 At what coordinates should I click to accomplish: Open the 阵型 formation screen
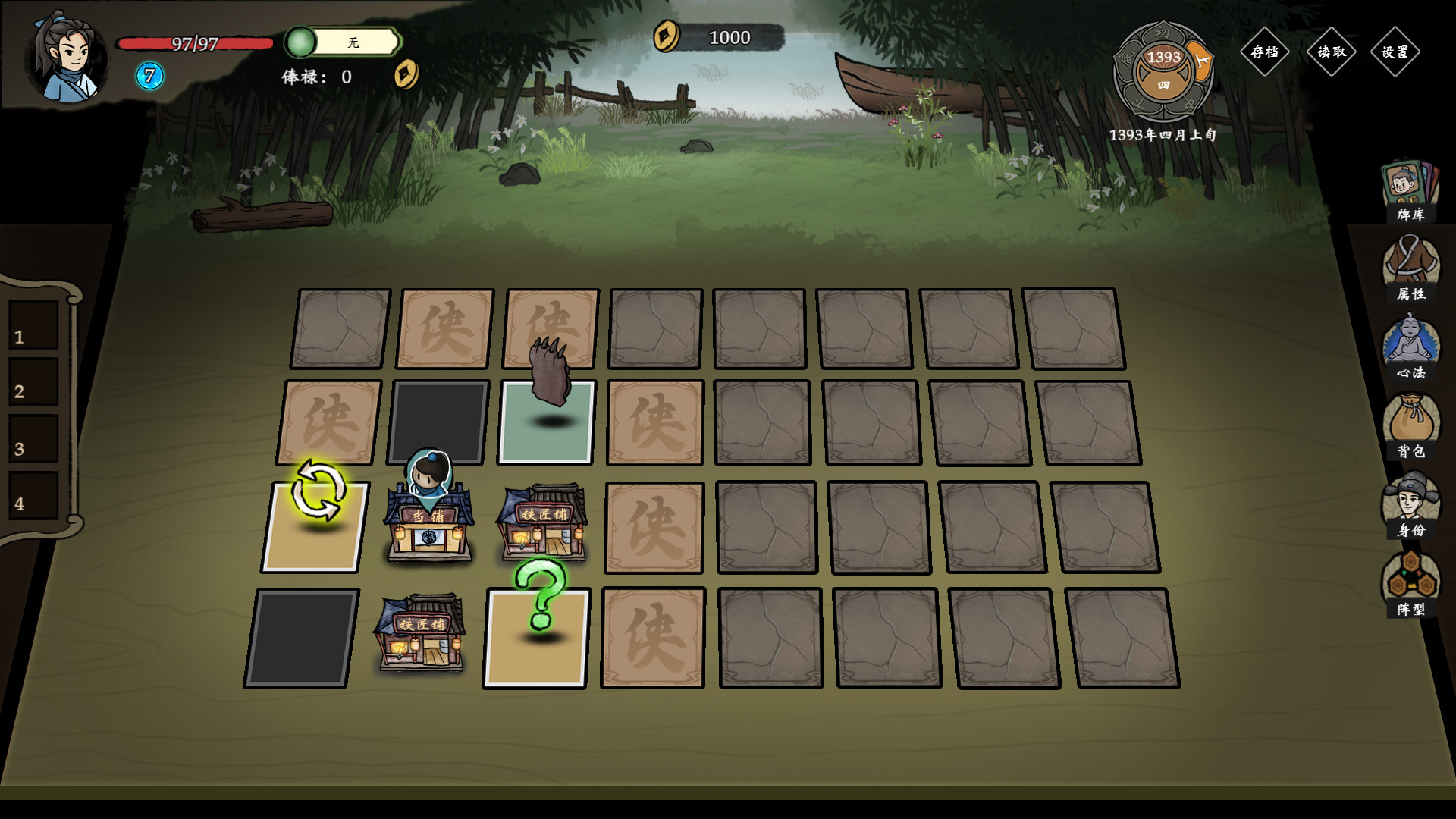1410,584
